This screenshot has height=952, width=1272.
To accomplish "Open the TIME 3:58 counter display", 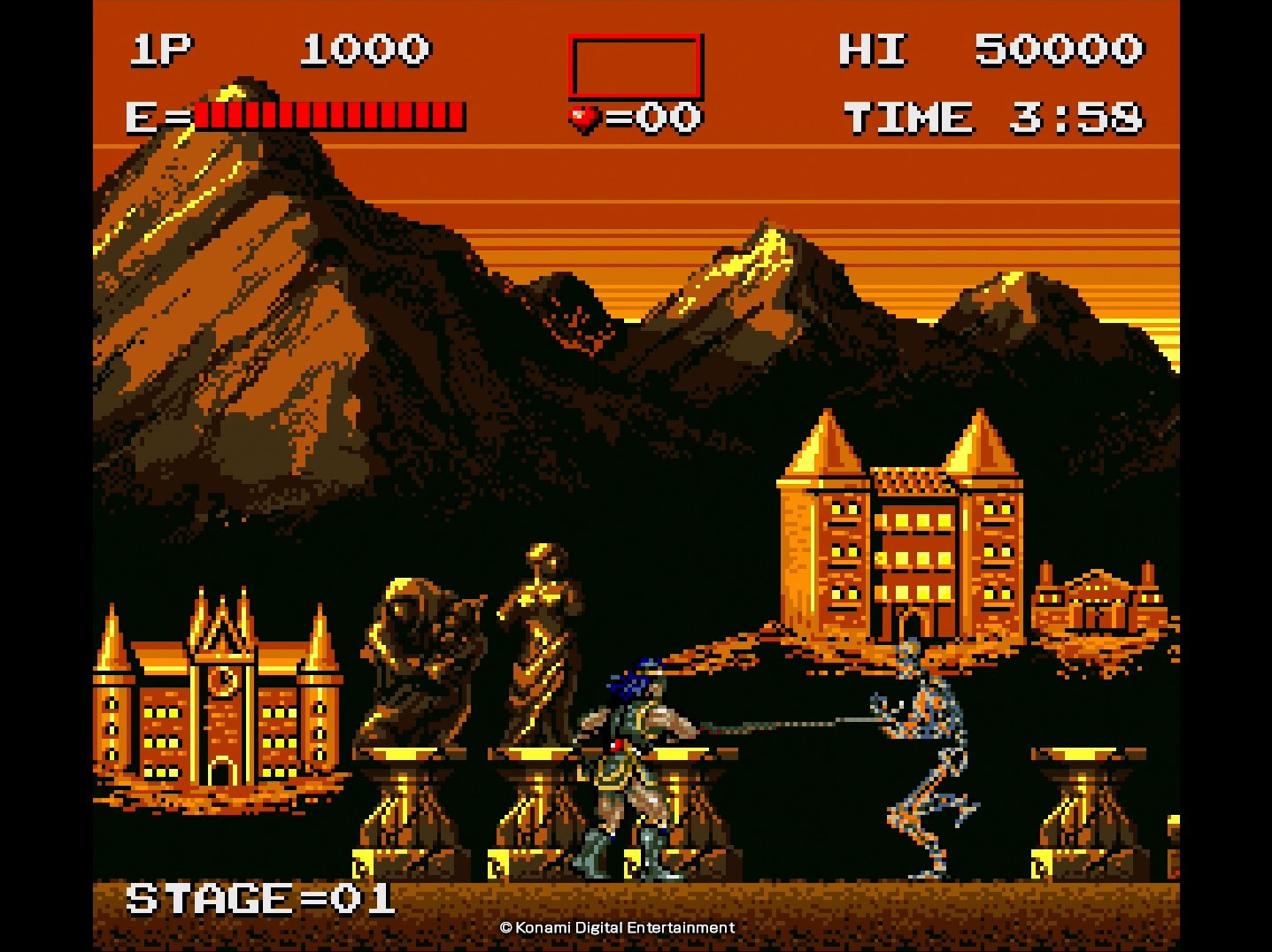I will [x=996, y=116].
